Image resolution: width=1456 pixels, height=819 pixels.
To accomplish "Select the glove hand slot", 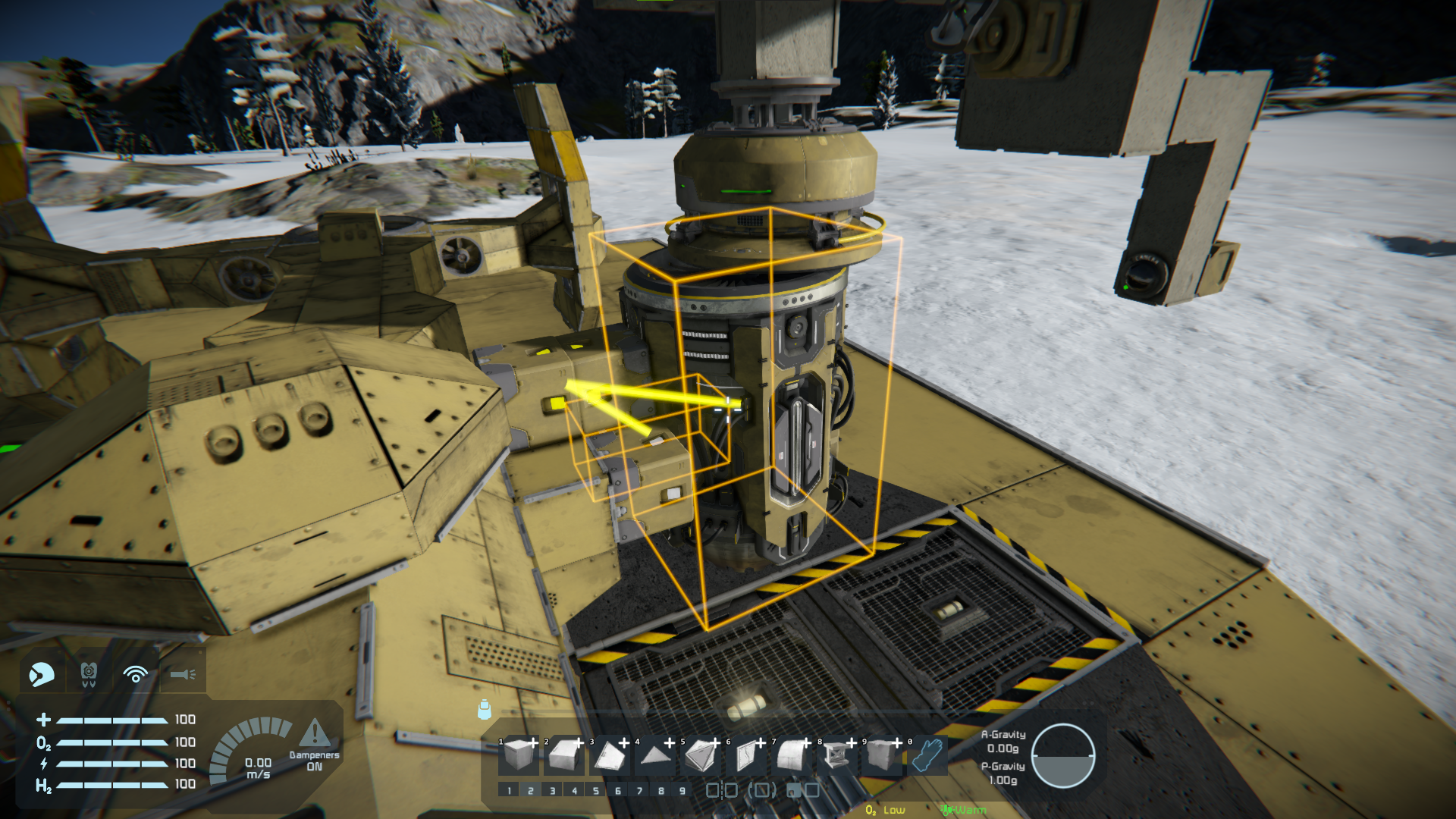I will (x=927, y=755).
